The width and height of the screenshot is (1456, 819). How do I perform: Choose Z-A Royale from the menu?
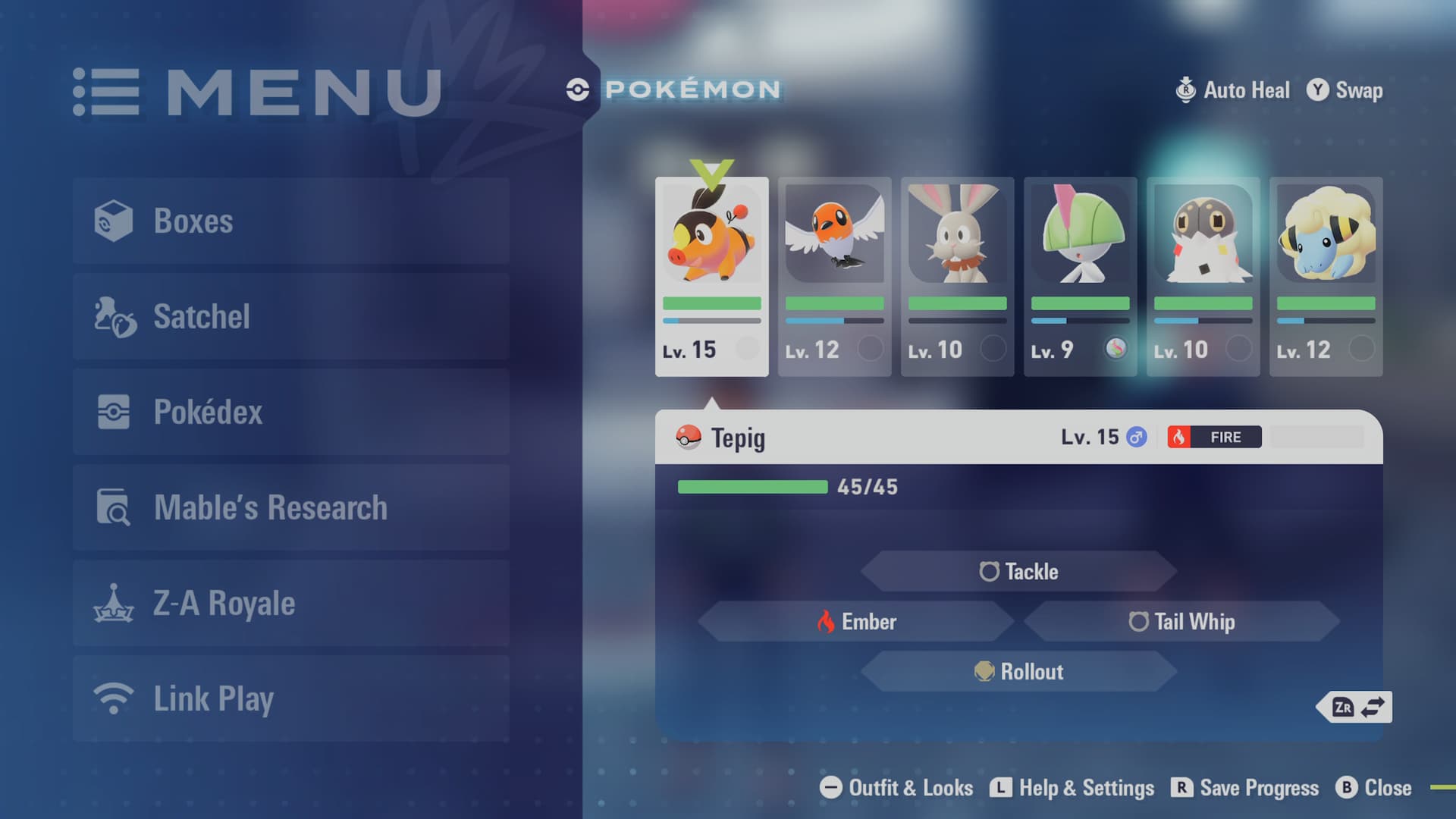(x=291, y=603)
